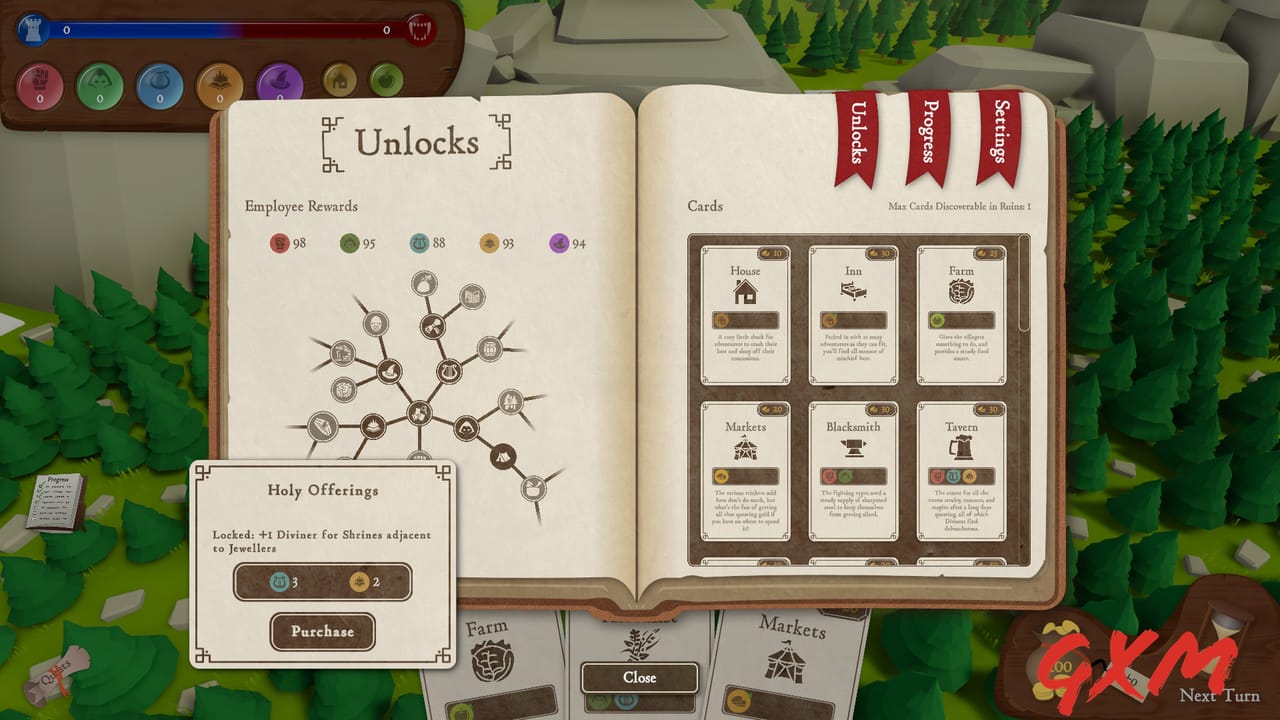The width and height of the screenshot is (1280, 720).
Task: Click the darkened tent node below the tree center
Action: 503,456
